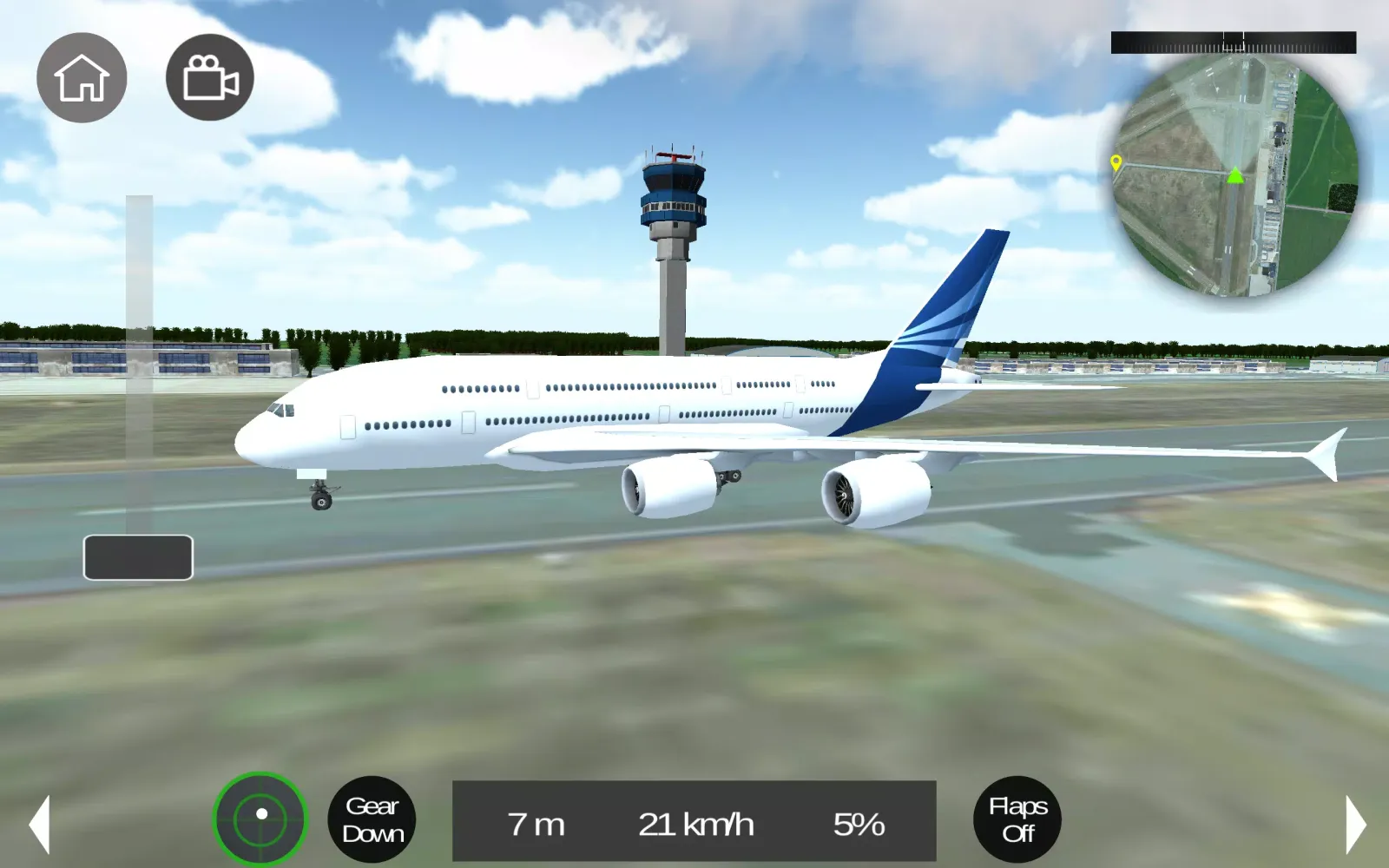This screenshot has width=1389, height=868.
Task: Engage the grey brake button
Action: point(137,556)
